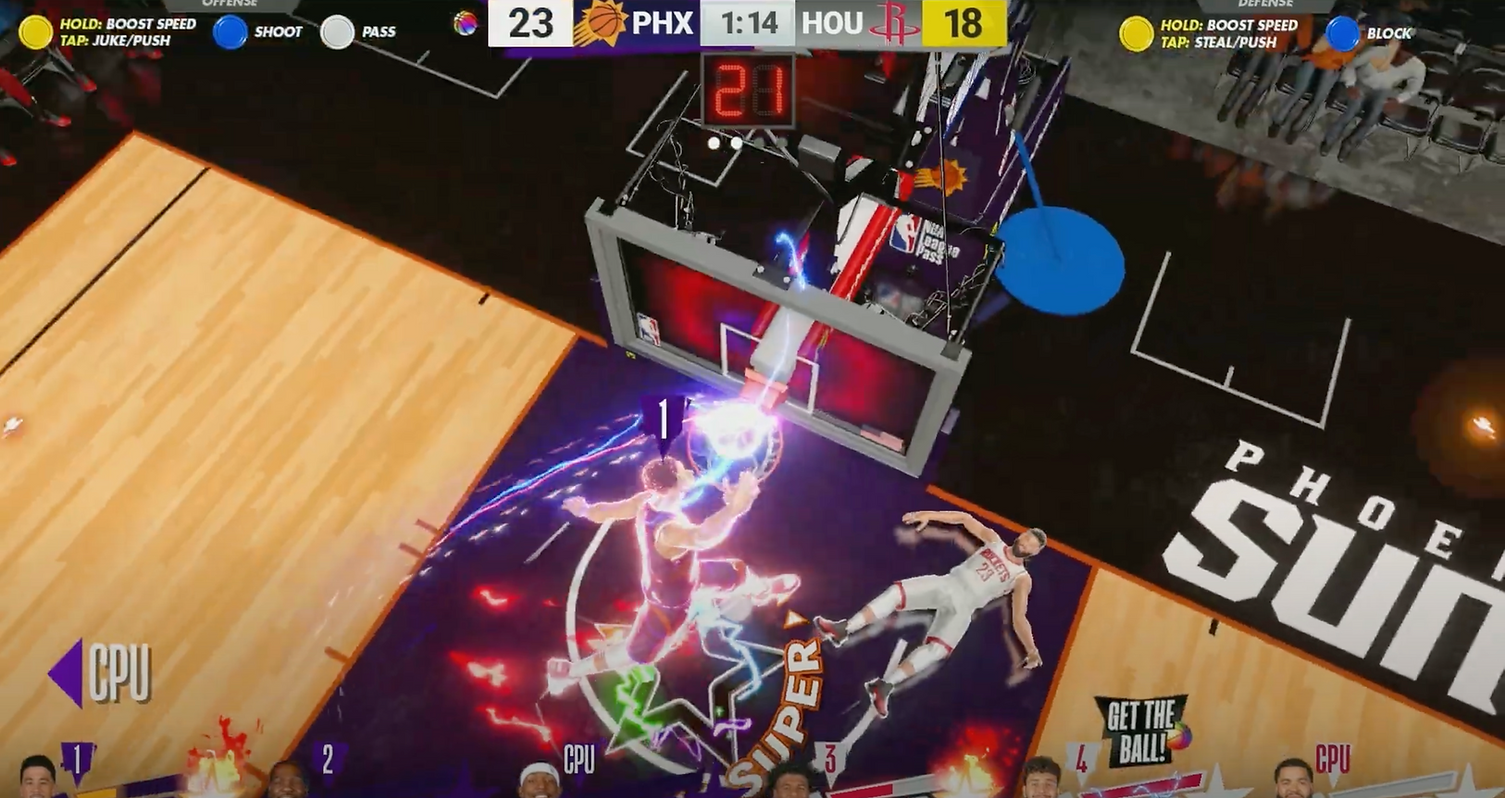Select the rainbow basketball icon near the score
The width and height of the screenshot is (1505, 798).
[x=466, y=22]
